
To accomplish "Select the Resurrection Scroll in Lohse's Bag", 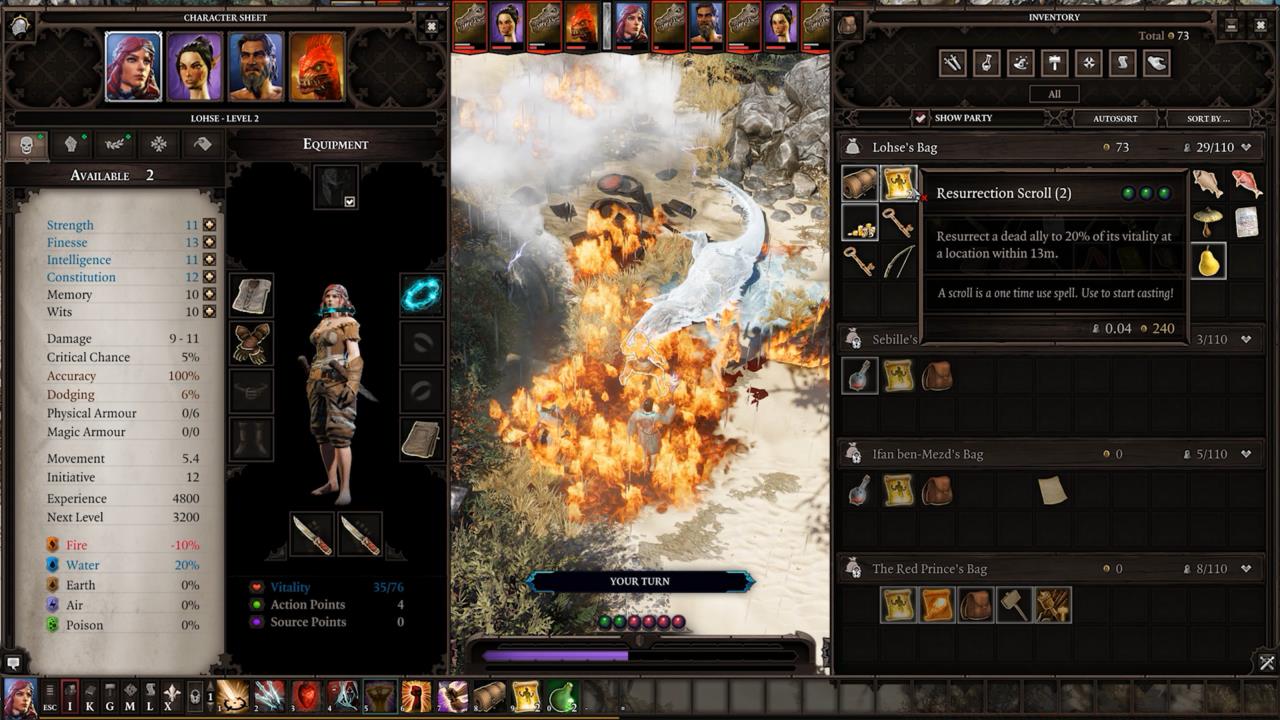I will (897, 182).
